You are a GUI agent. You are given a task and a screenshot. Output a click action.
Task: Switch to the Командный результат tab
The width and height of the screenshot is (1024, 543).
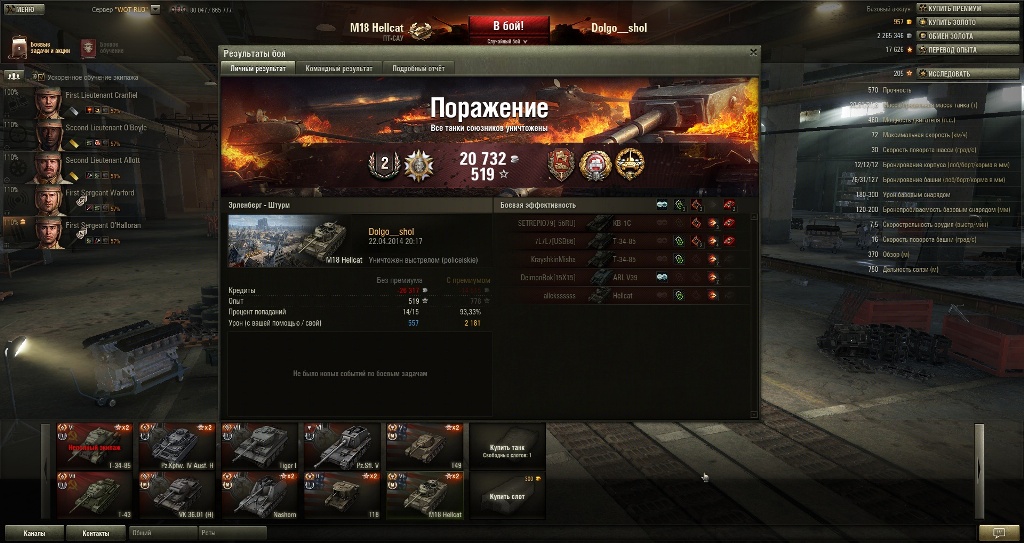[342, 68]
